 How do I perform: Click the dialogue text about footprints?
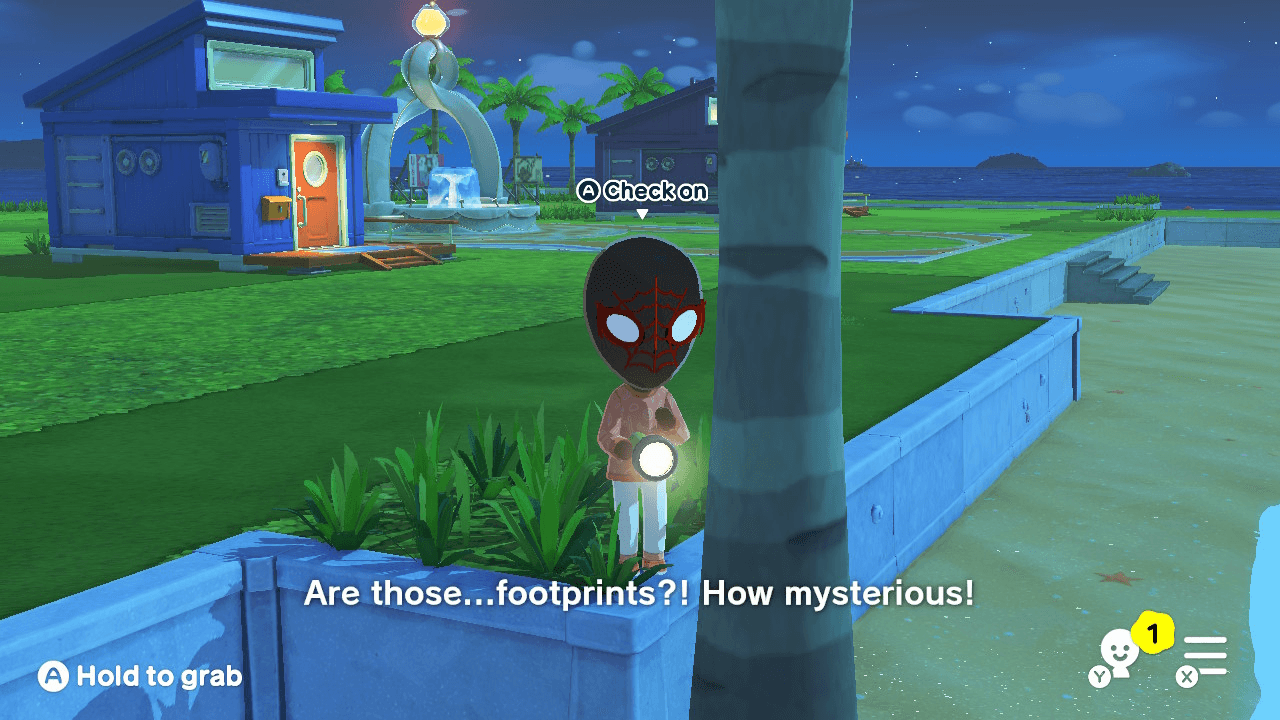point(638,594)
